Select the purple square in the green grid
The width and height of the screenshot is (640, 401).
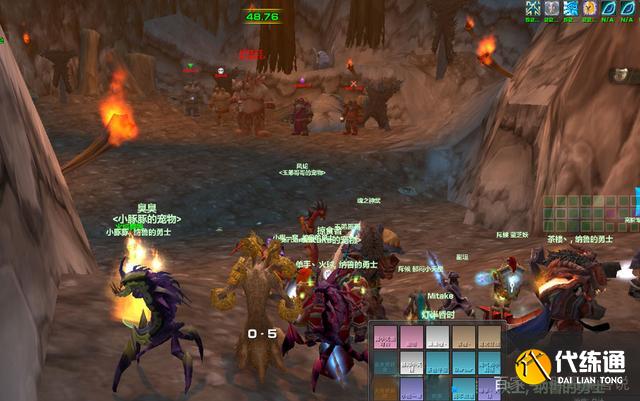(x=610, y=213)
